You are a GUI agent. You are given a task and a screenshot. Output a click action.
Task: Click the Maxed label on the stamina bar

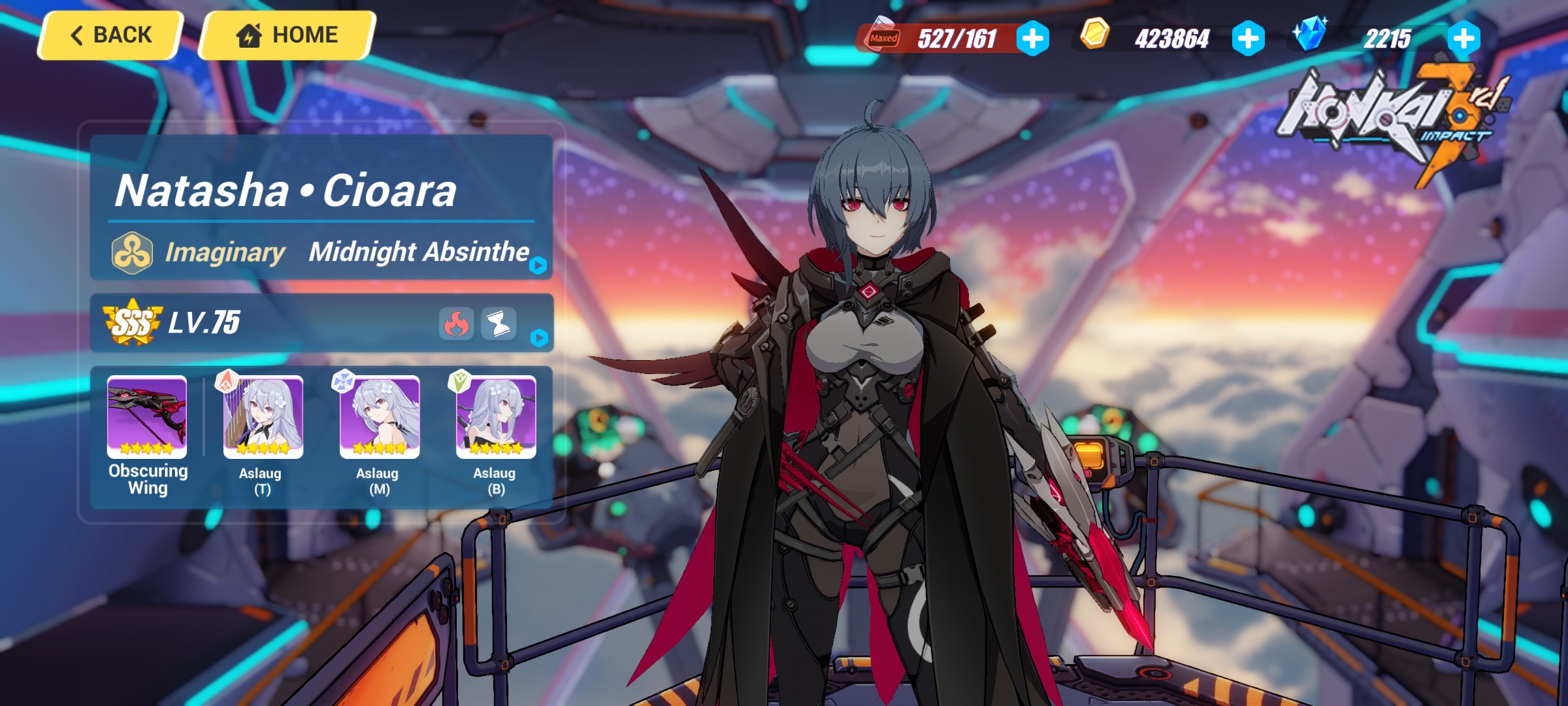pos(885,39)
